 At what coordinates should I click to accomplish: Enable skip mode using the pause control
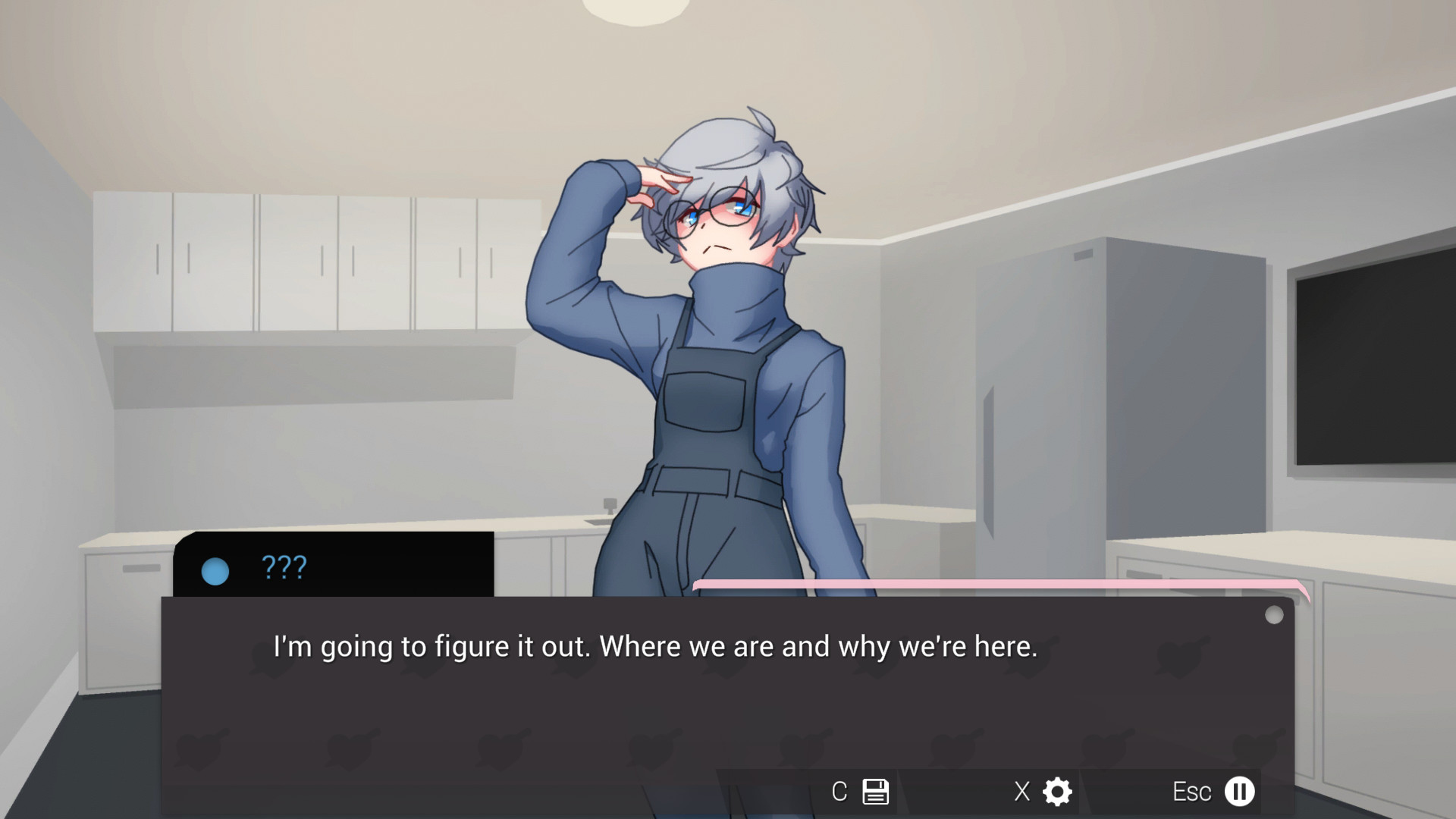(1241, 791)
